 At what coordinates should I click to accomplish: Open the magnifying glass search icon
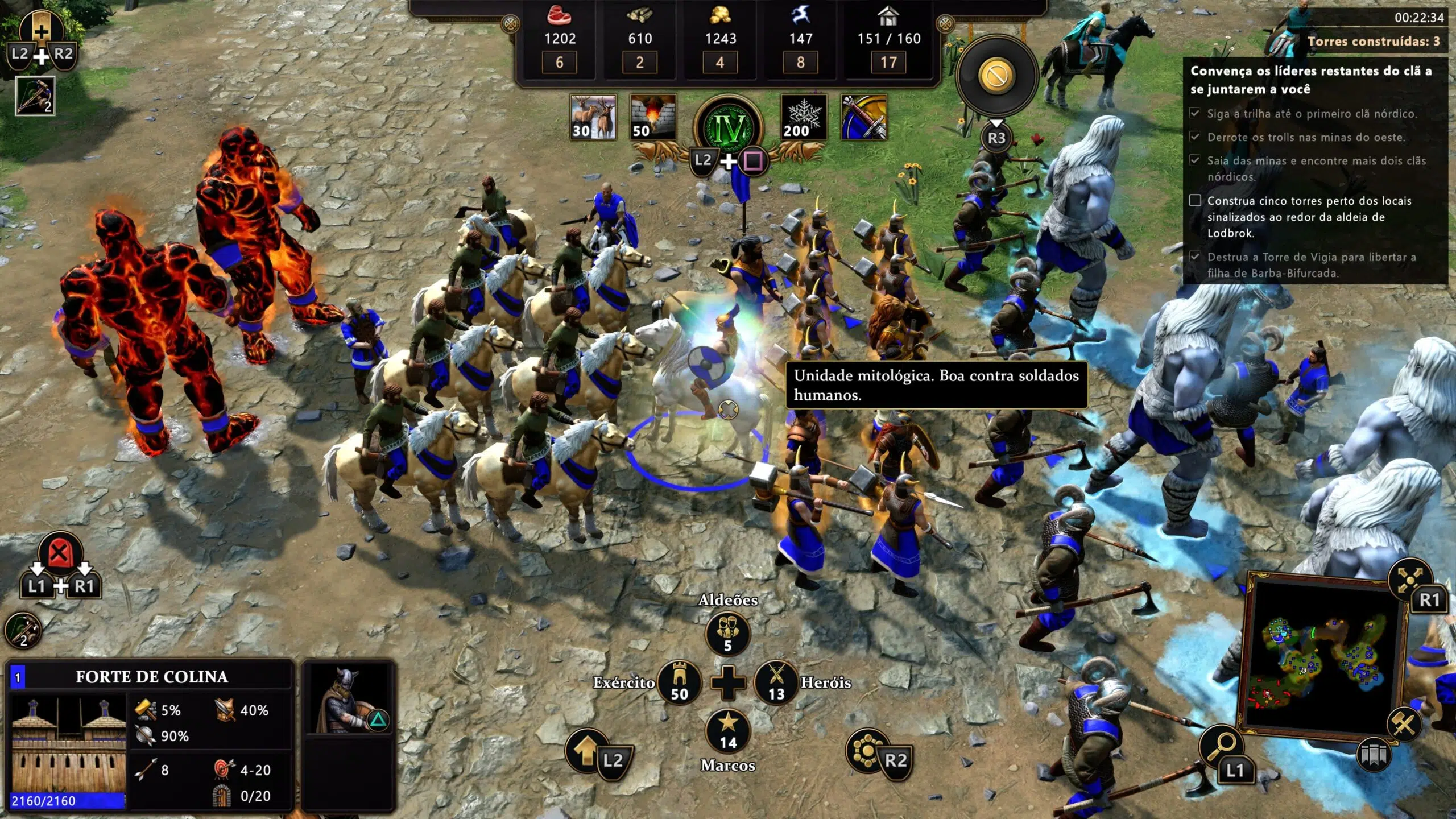[x=1221, y=746]
